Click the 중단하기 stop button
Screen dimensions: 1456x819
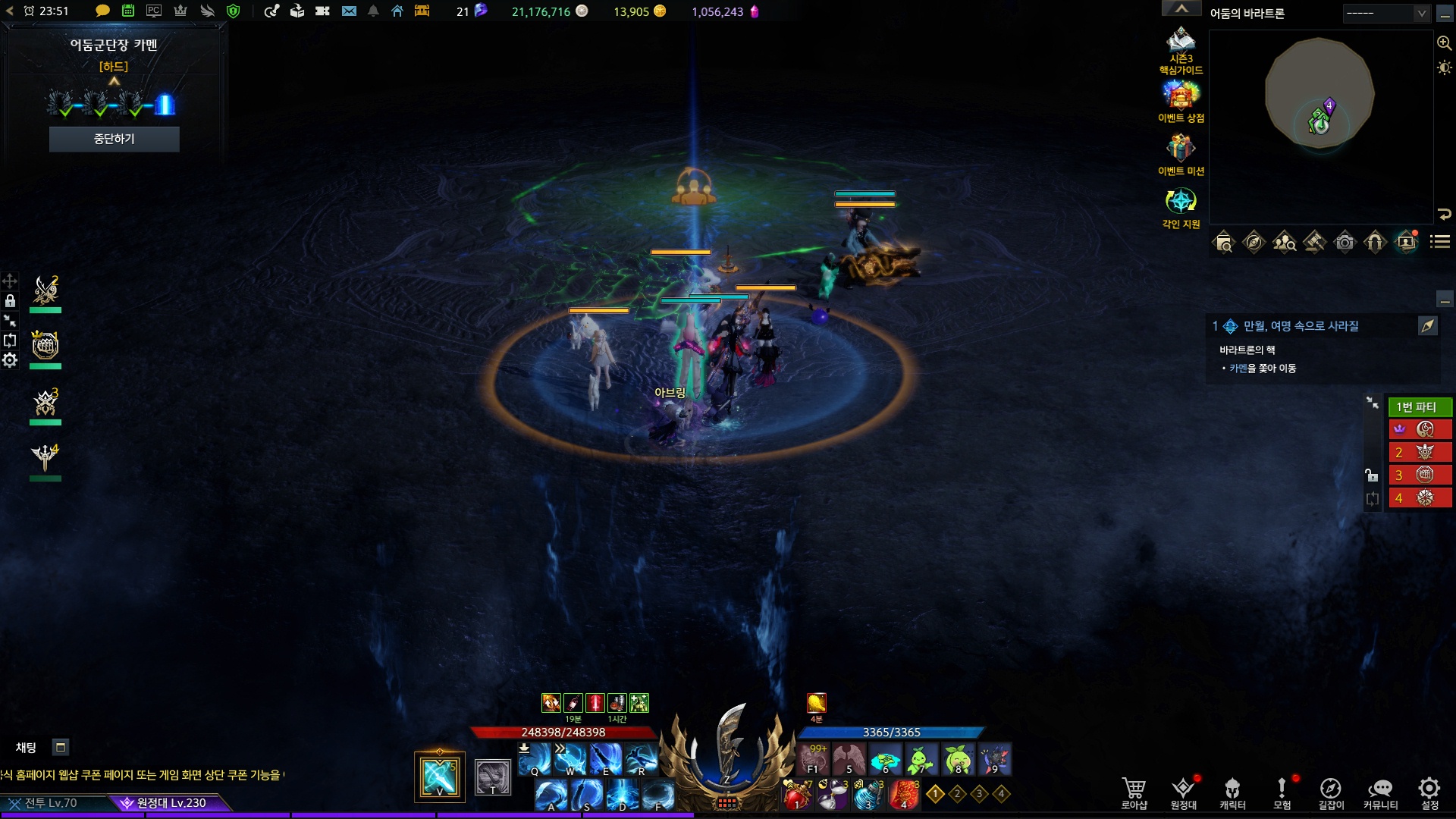[114, 139]
